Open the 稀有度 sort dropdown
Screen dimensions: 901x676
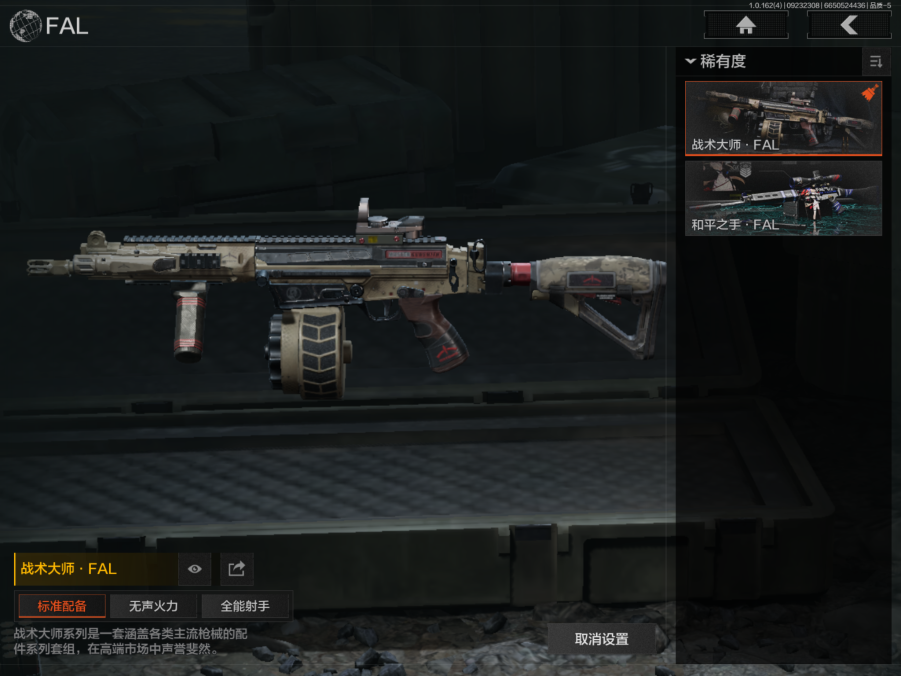point(720,62)
